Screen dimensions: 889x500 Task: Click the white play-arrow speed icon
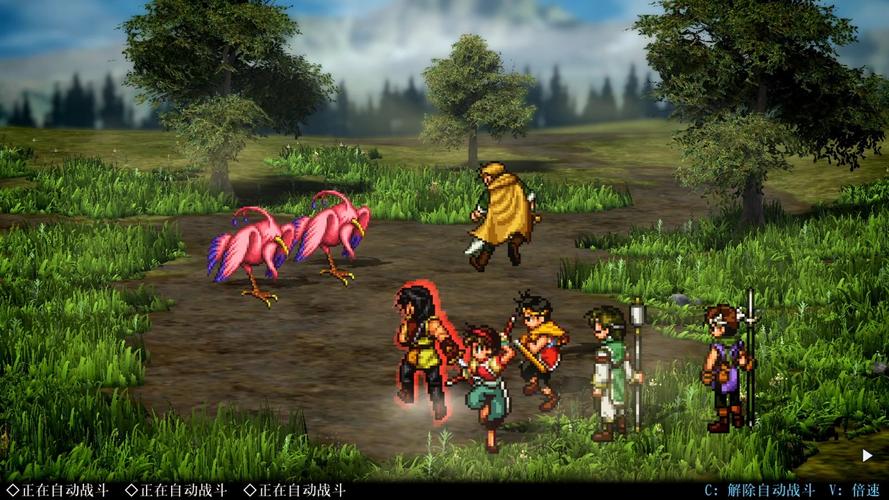867,456
